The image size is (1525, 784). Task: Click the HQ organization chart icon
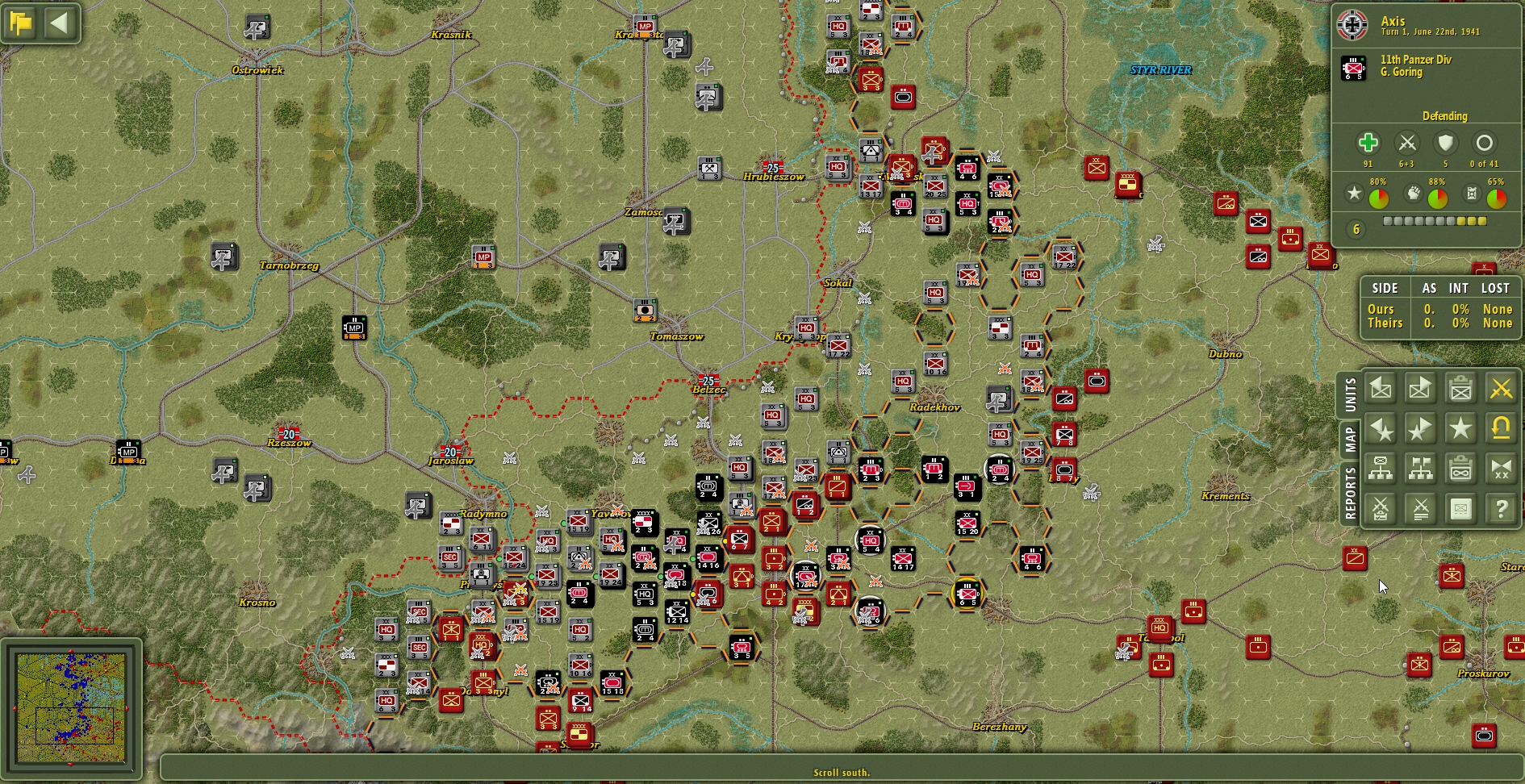click(x=1380, y=469)
